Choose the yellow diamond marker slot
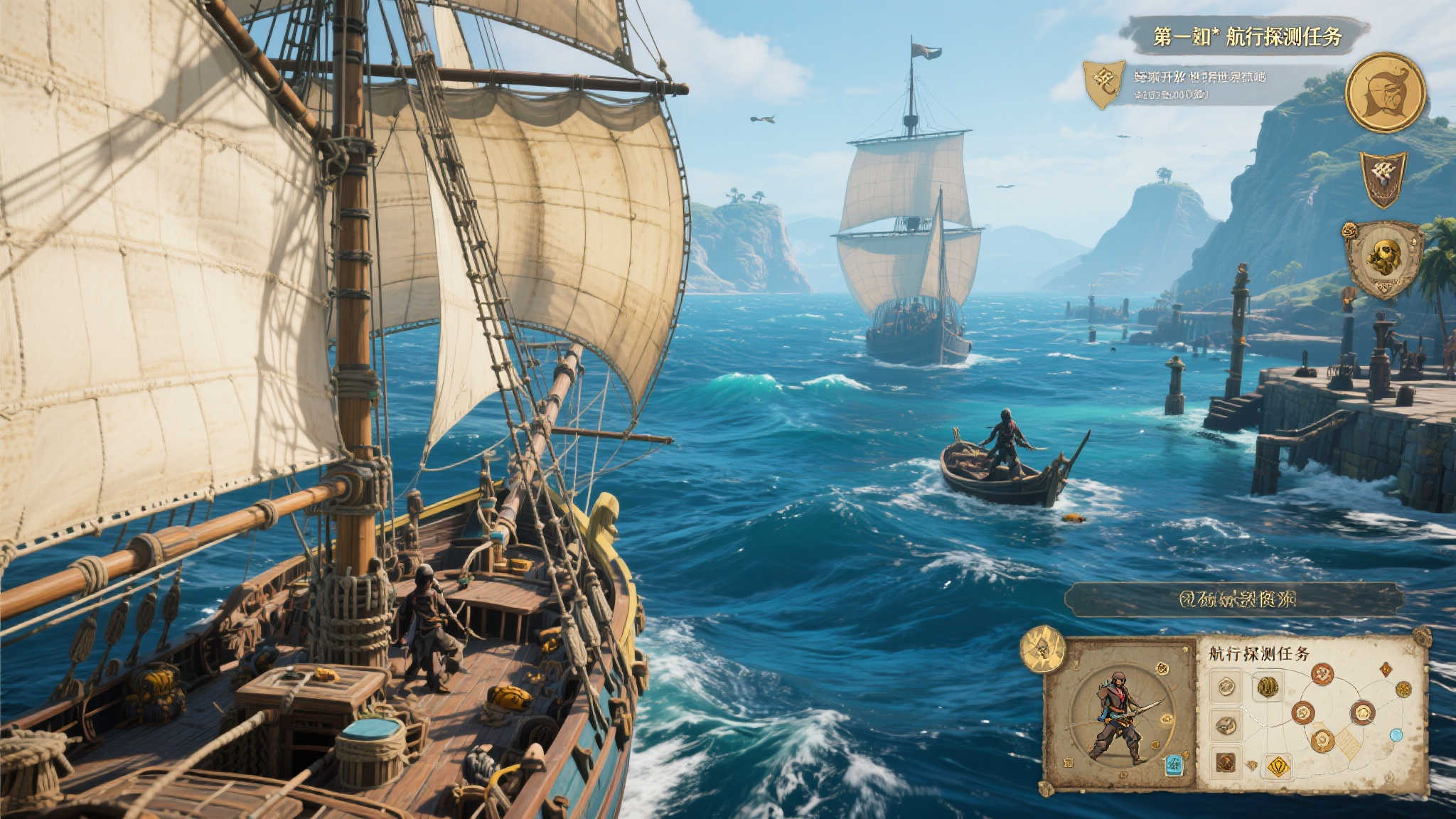This screenshot has width=1456, height=819. pos(1278,766)
